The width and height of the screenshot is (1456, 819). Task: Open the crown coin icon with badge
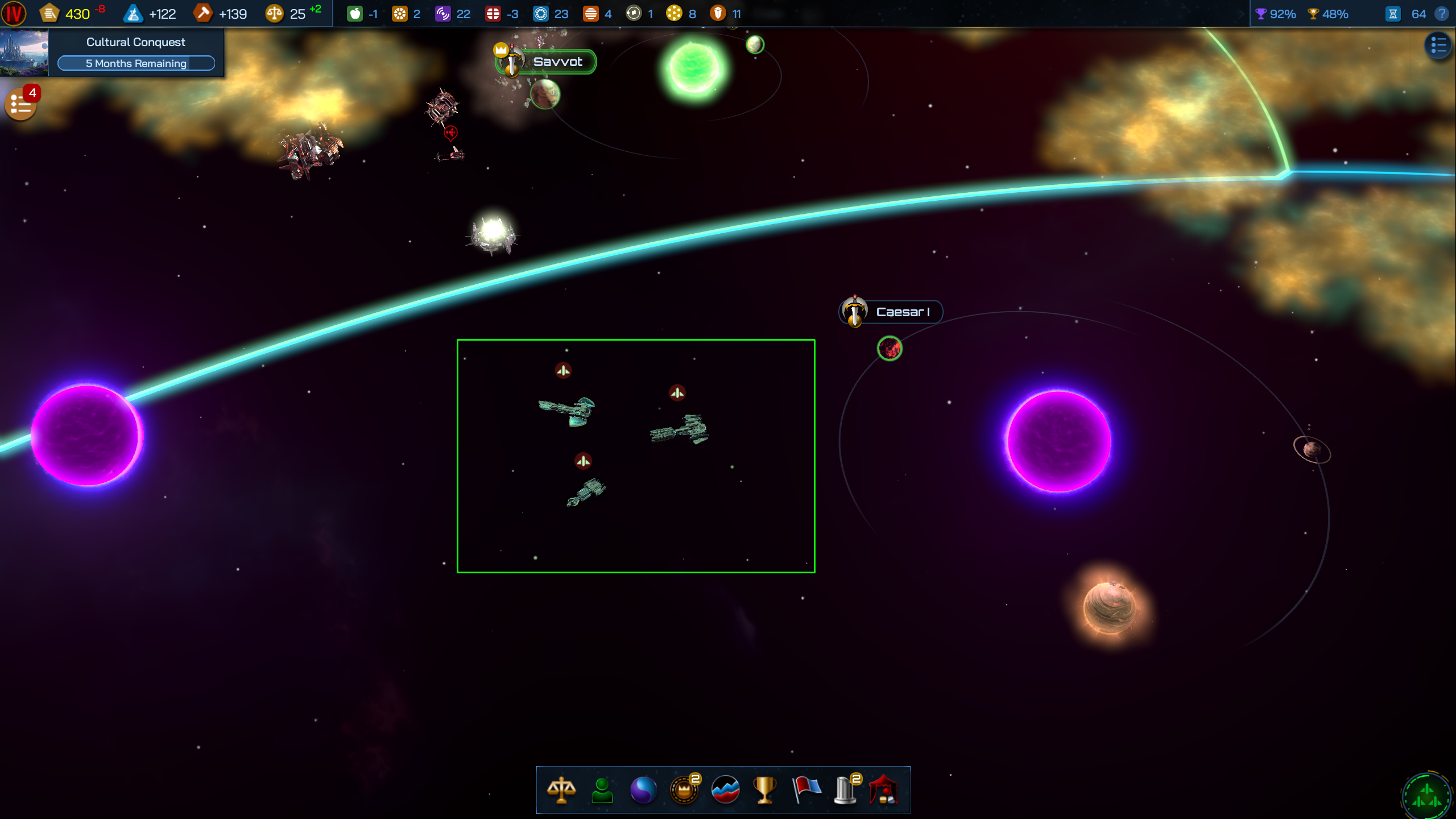point(684,790)
